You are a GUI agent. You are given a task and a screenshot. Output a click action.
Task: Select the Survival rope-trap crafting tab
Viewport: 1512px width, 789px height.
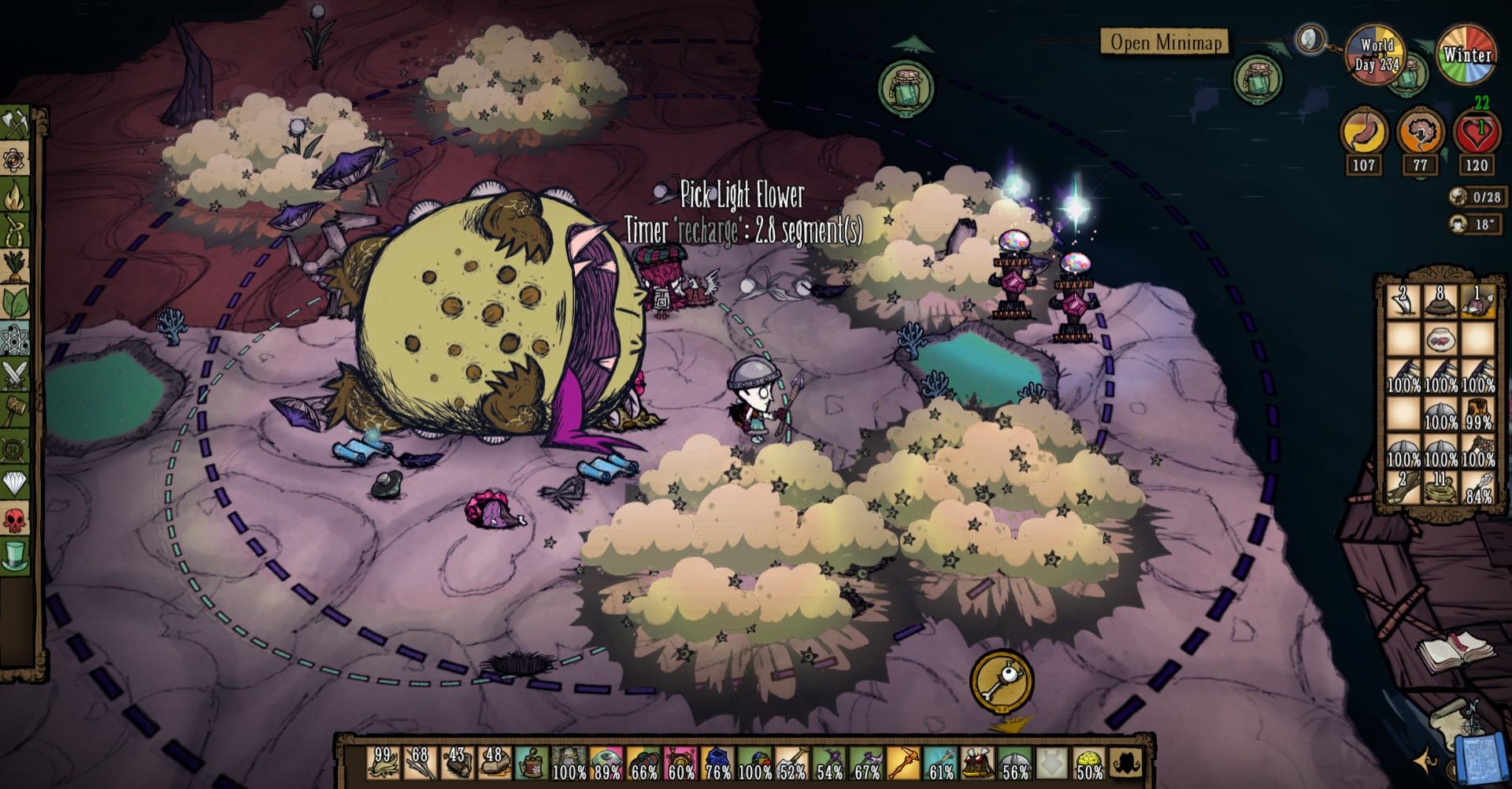16,231
